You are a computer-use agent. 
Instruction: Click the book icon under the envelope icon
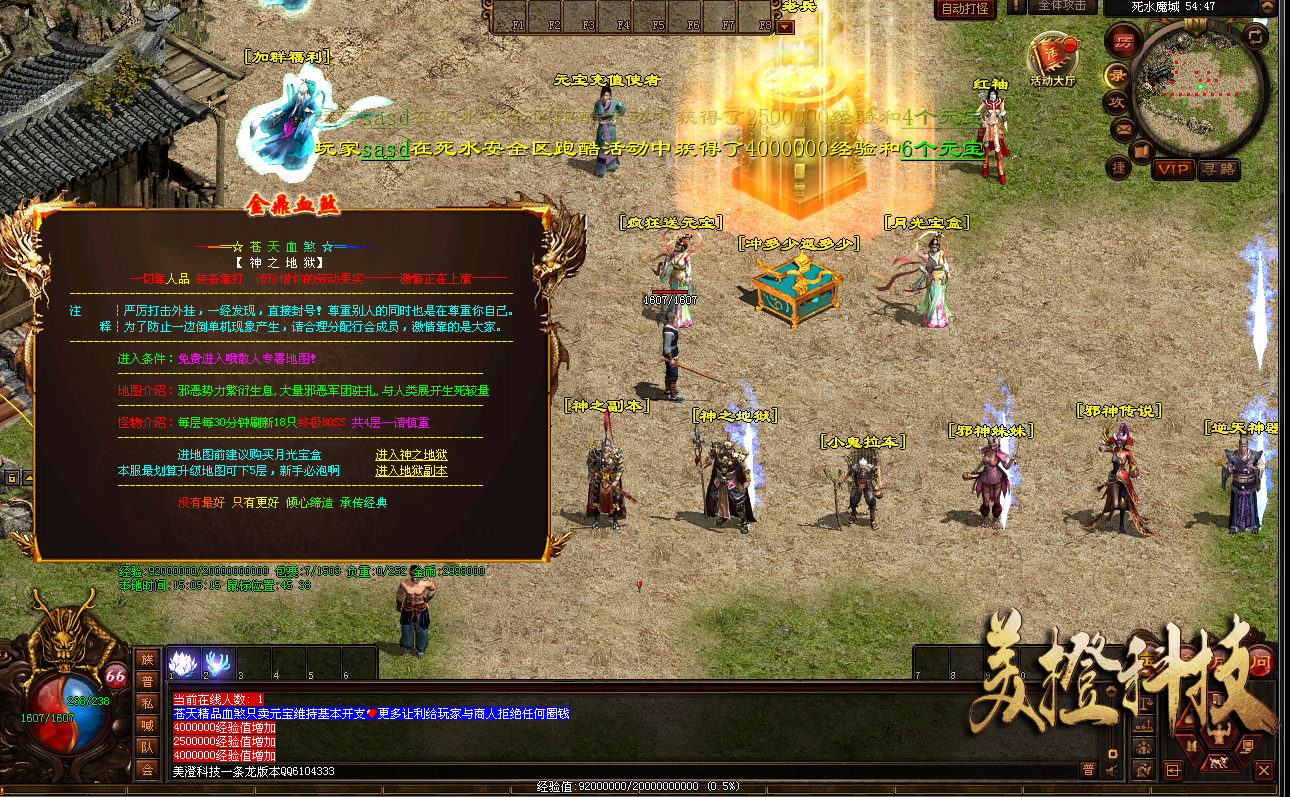(1142, 150)
